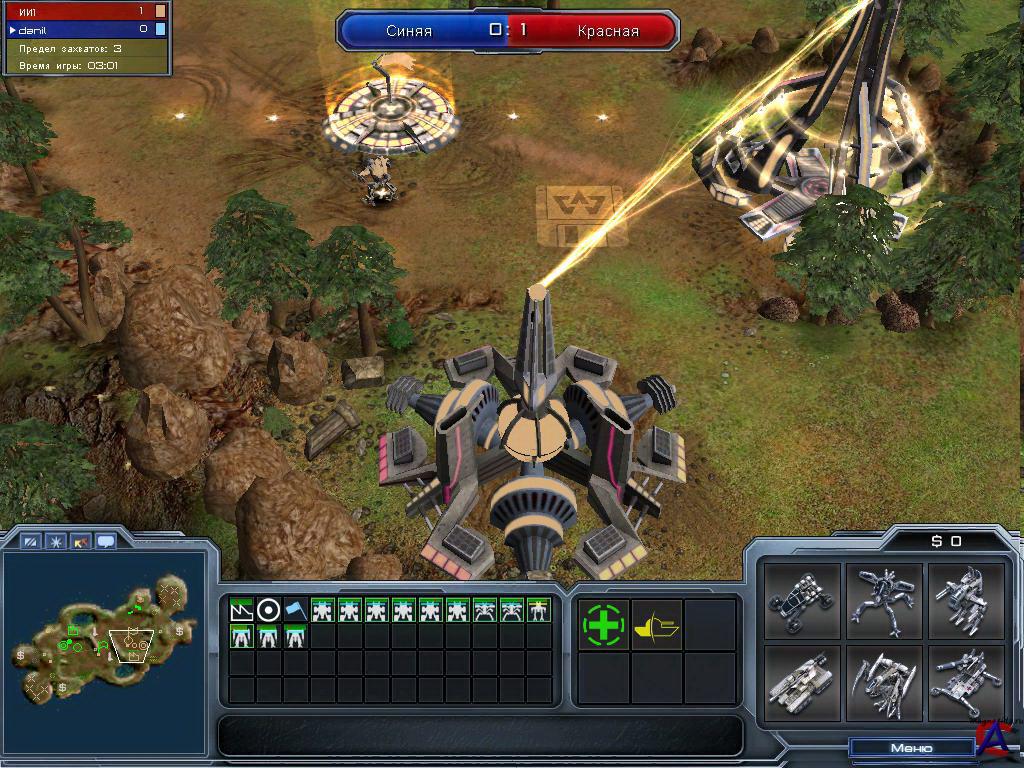Select the factory building group icon
Viewport: 1024px width, 768px height.
241,609
